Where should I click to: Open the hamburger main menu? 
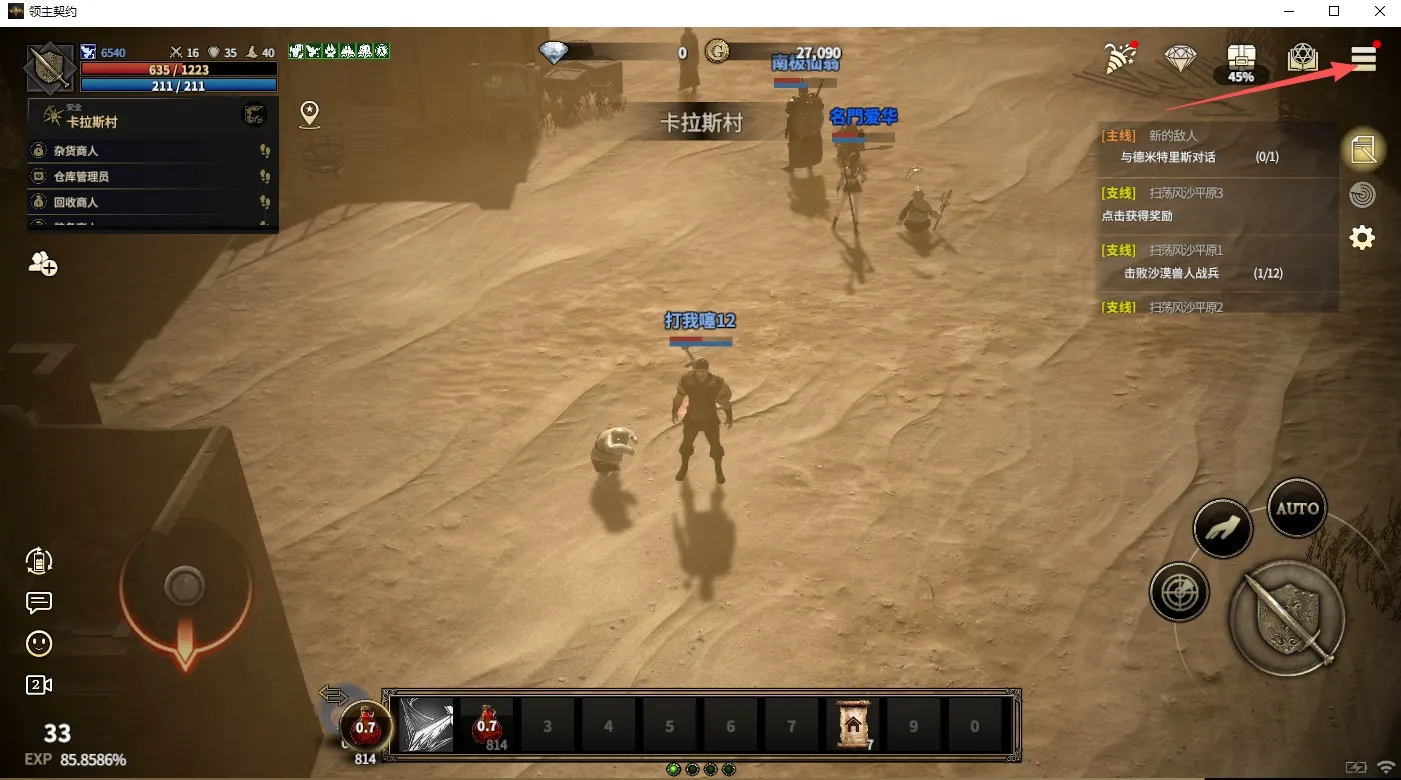click(x=1362, y=59)
